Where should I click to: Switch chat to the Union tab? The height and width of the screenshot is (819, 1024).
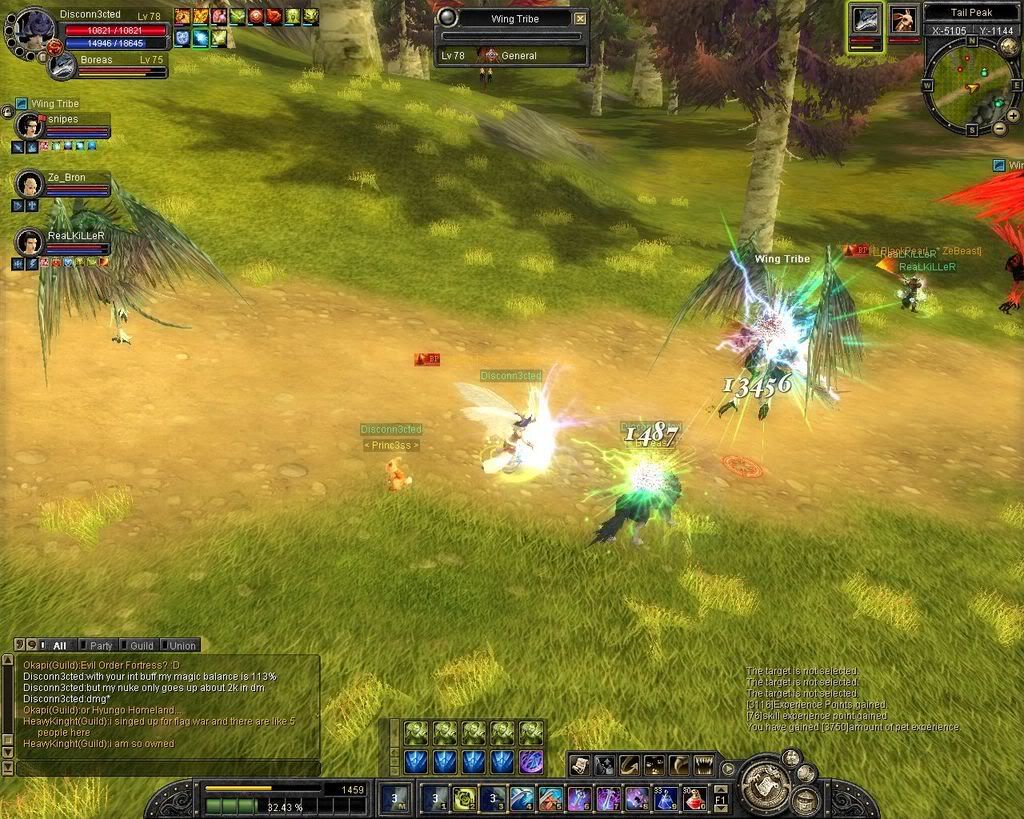point(182,646)
